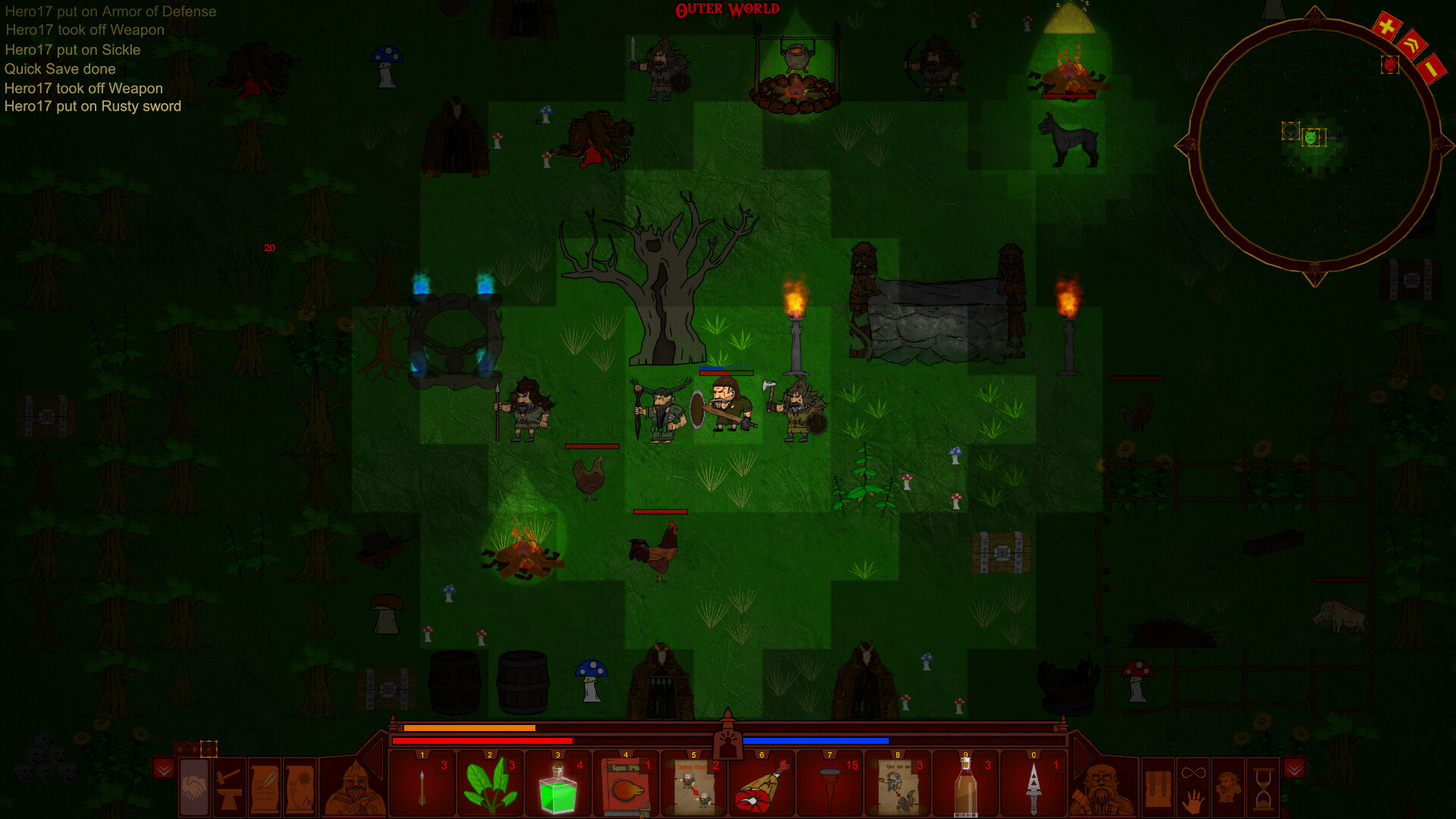
Task: Equip the sword in hotbar slot 0
Action: point(1034,785)
